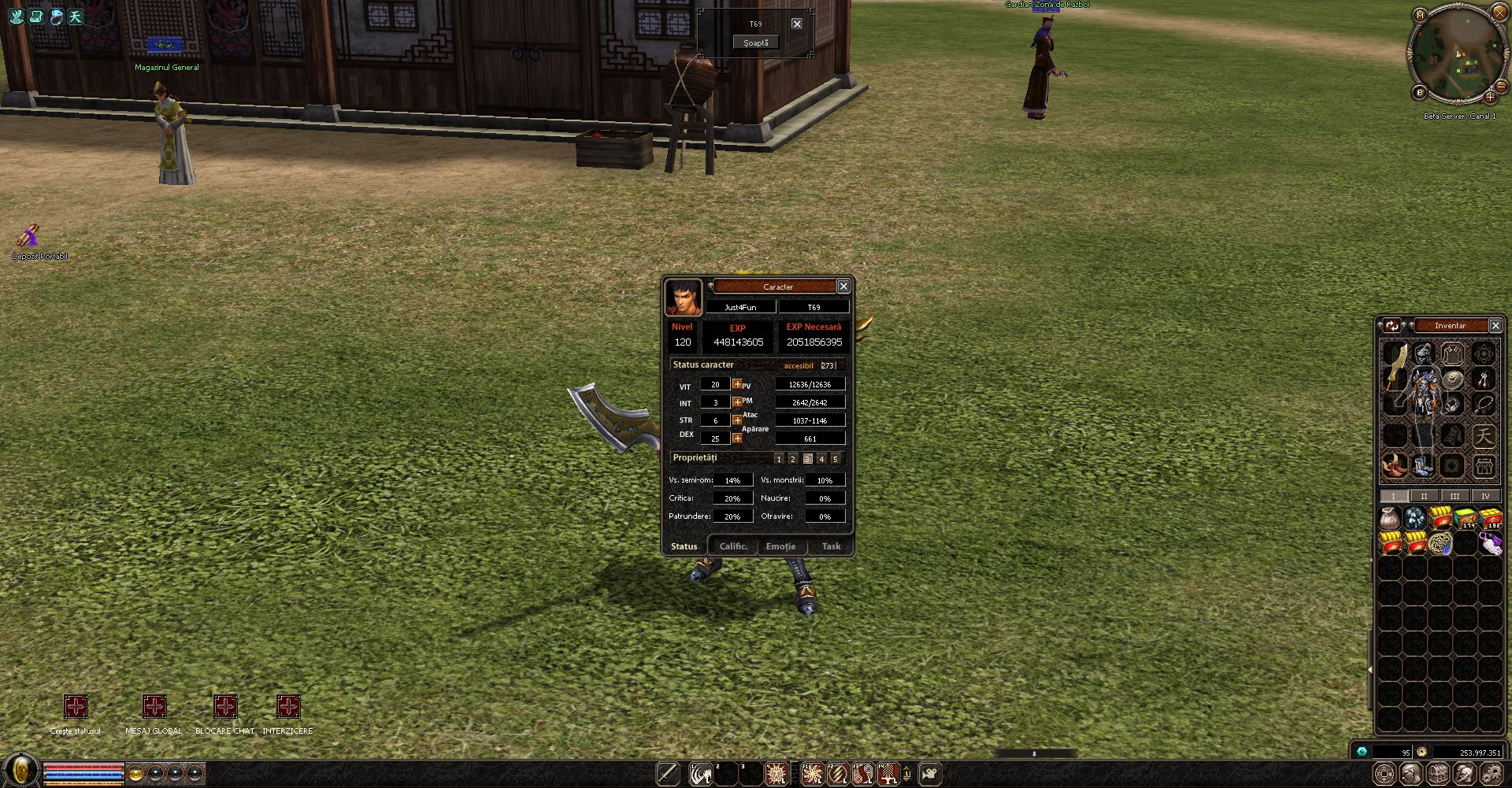Click the Șoaptă whisper button
This screenshot has height=788, width=1512.
tap(756, 43)
